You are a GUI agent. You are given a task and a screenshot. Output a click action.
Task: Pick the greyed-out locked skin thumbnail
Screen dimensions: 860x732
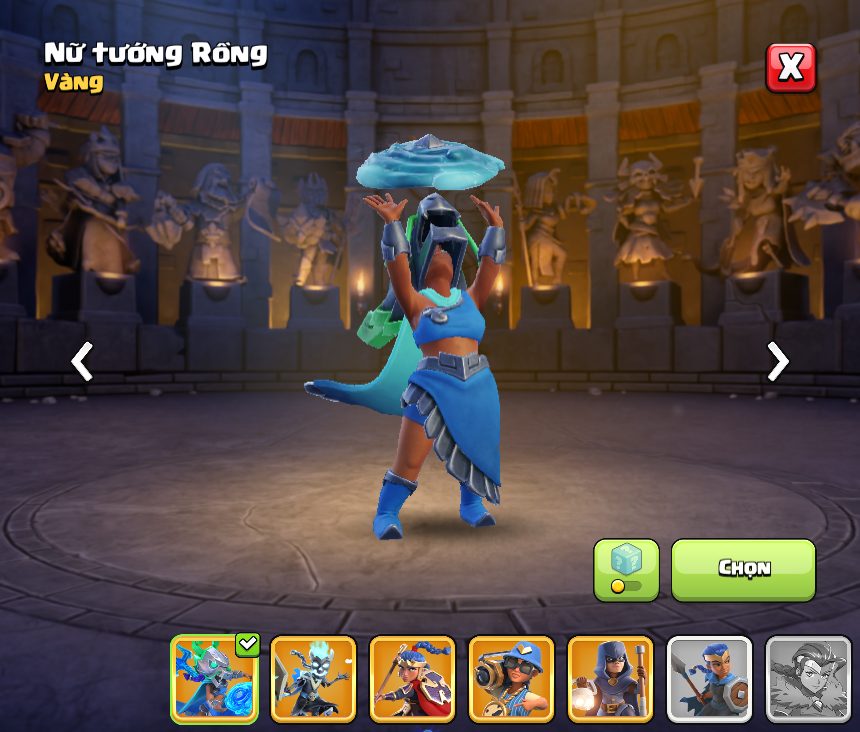pos(808,679)
